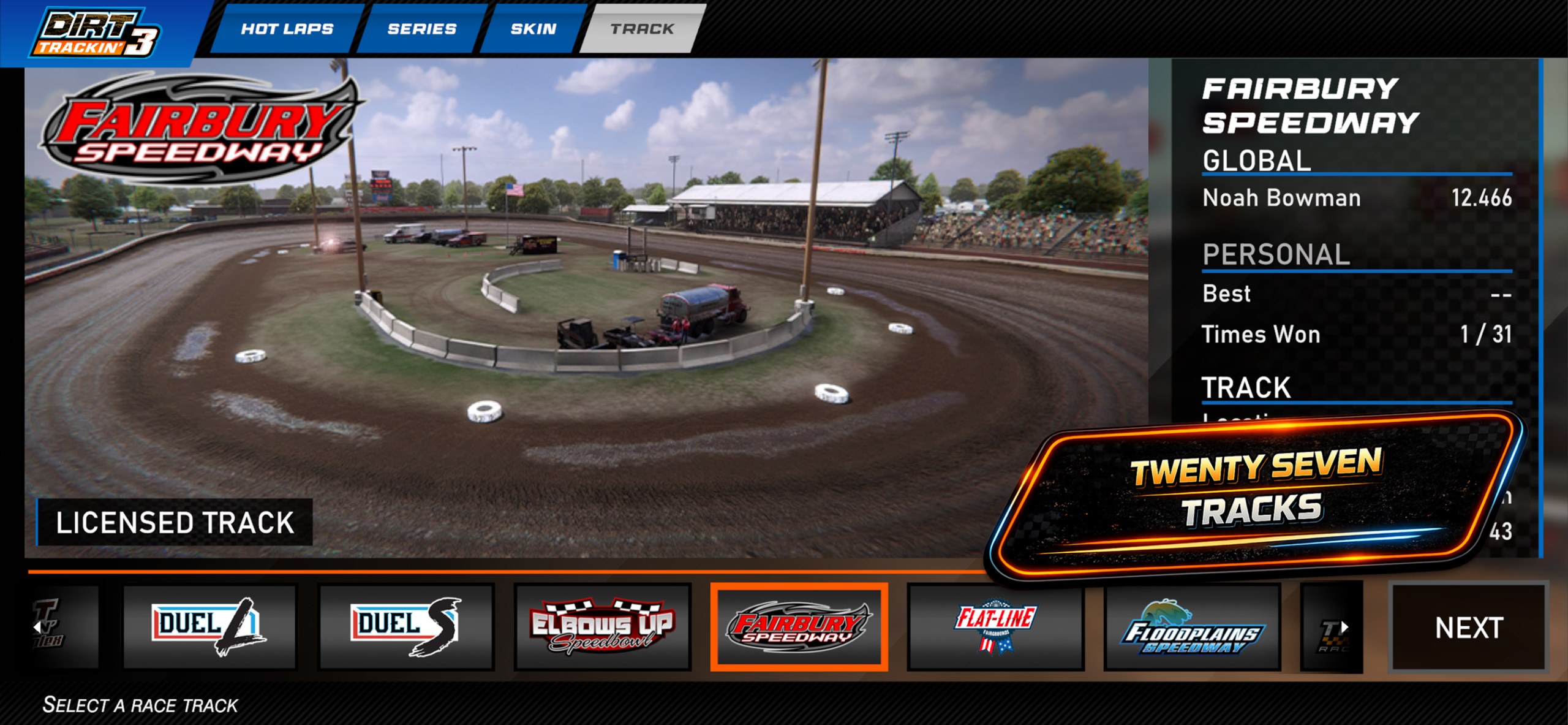Choose the Duel L track thumbnail
Image resolution: width=1568 pixels, height=725 pixels.
click(x=209, y=626)
